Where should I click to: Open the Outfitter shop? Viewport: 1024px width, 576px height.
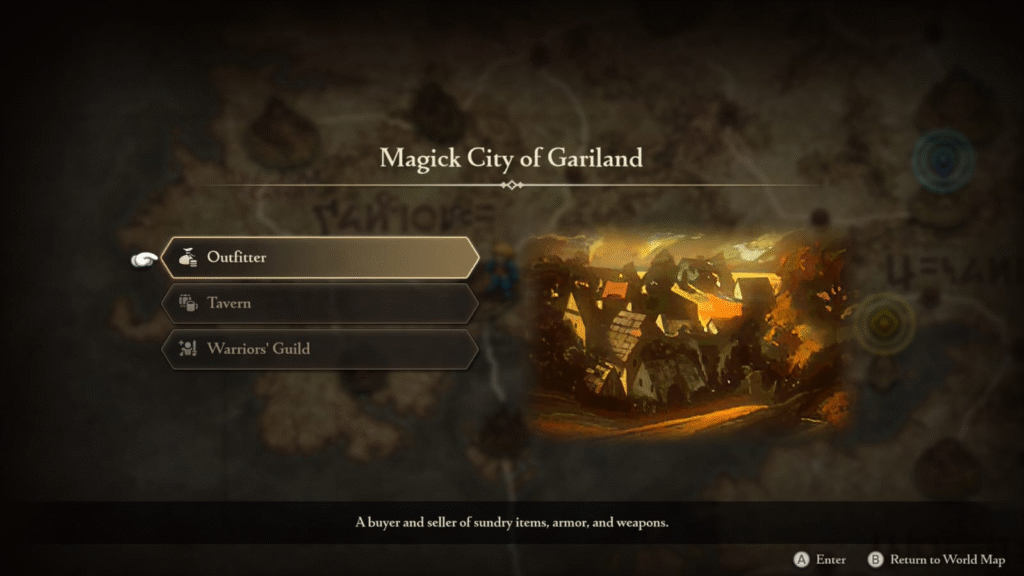(x=319, y=258)
